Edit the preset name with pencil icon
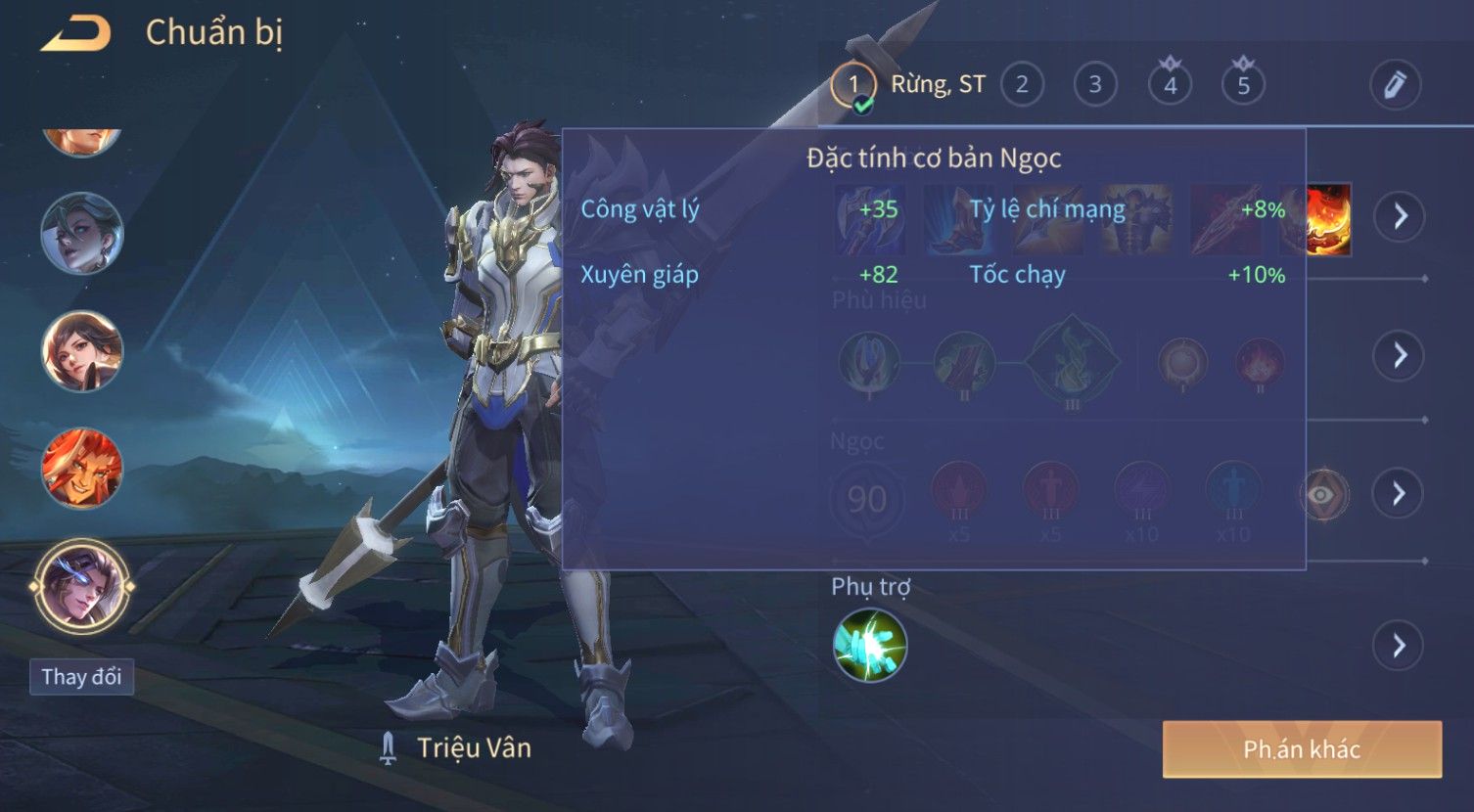Screen dimensions: 1474x812 click(x=1395, y=85)
